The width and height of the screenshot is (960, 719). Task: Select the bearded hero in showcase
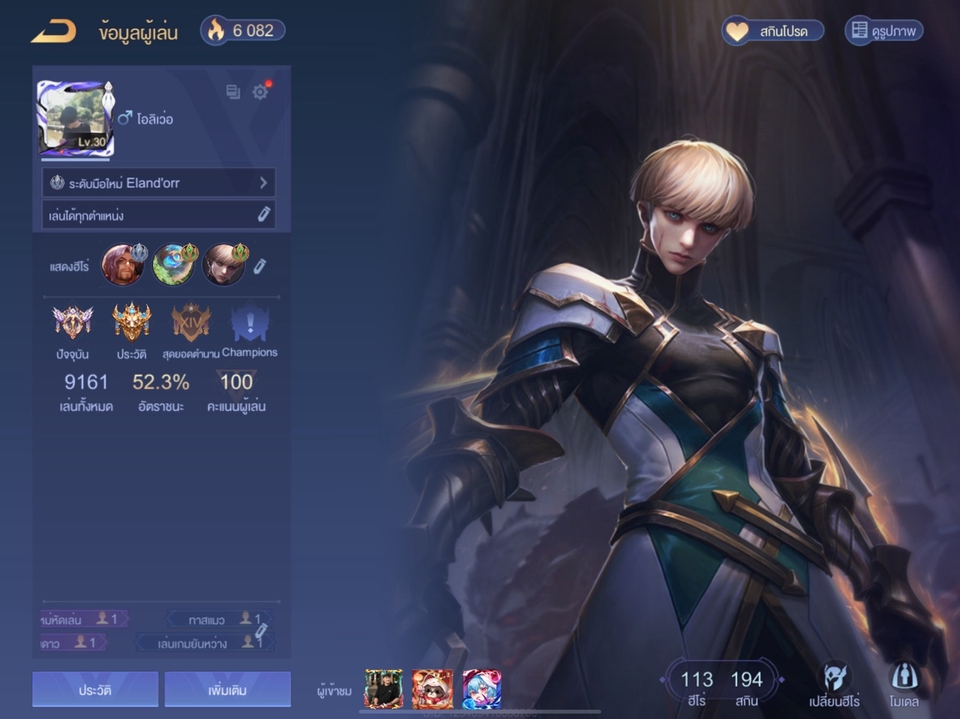tap(122, 265)
